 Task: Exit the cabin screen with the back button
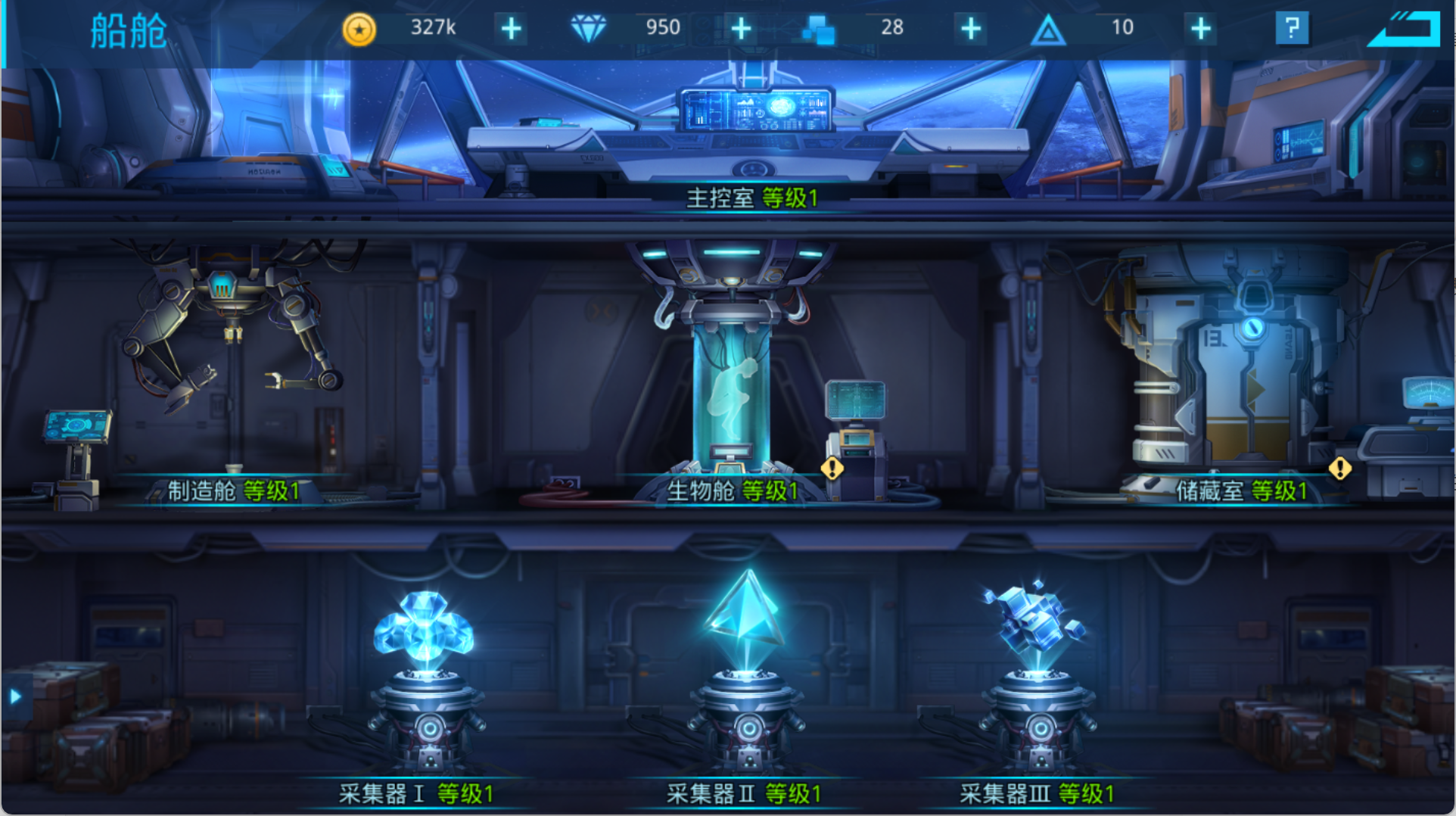[1406, 29]
